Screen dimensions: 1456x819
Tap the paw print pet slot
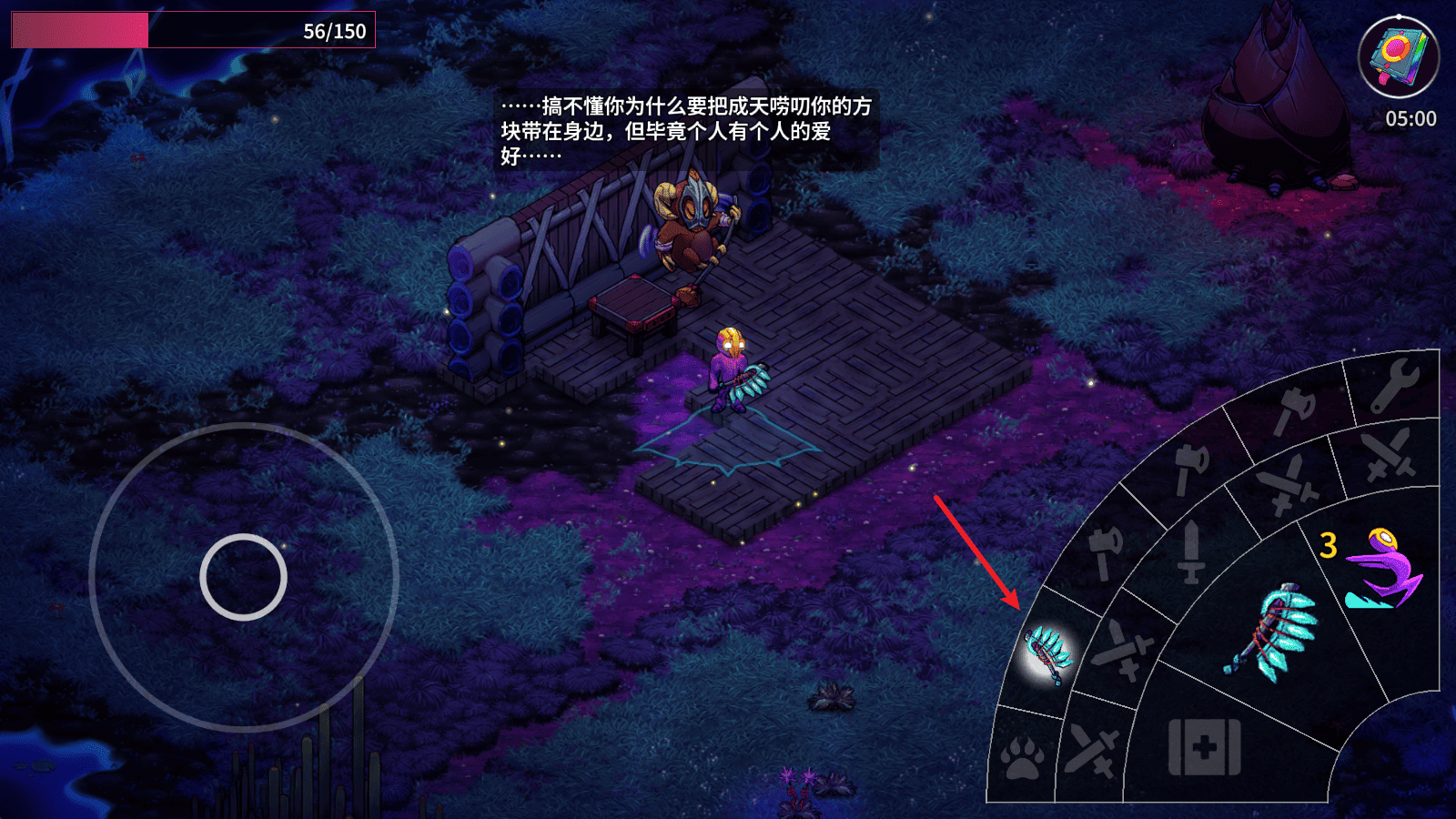click(x=1023, y=756)
